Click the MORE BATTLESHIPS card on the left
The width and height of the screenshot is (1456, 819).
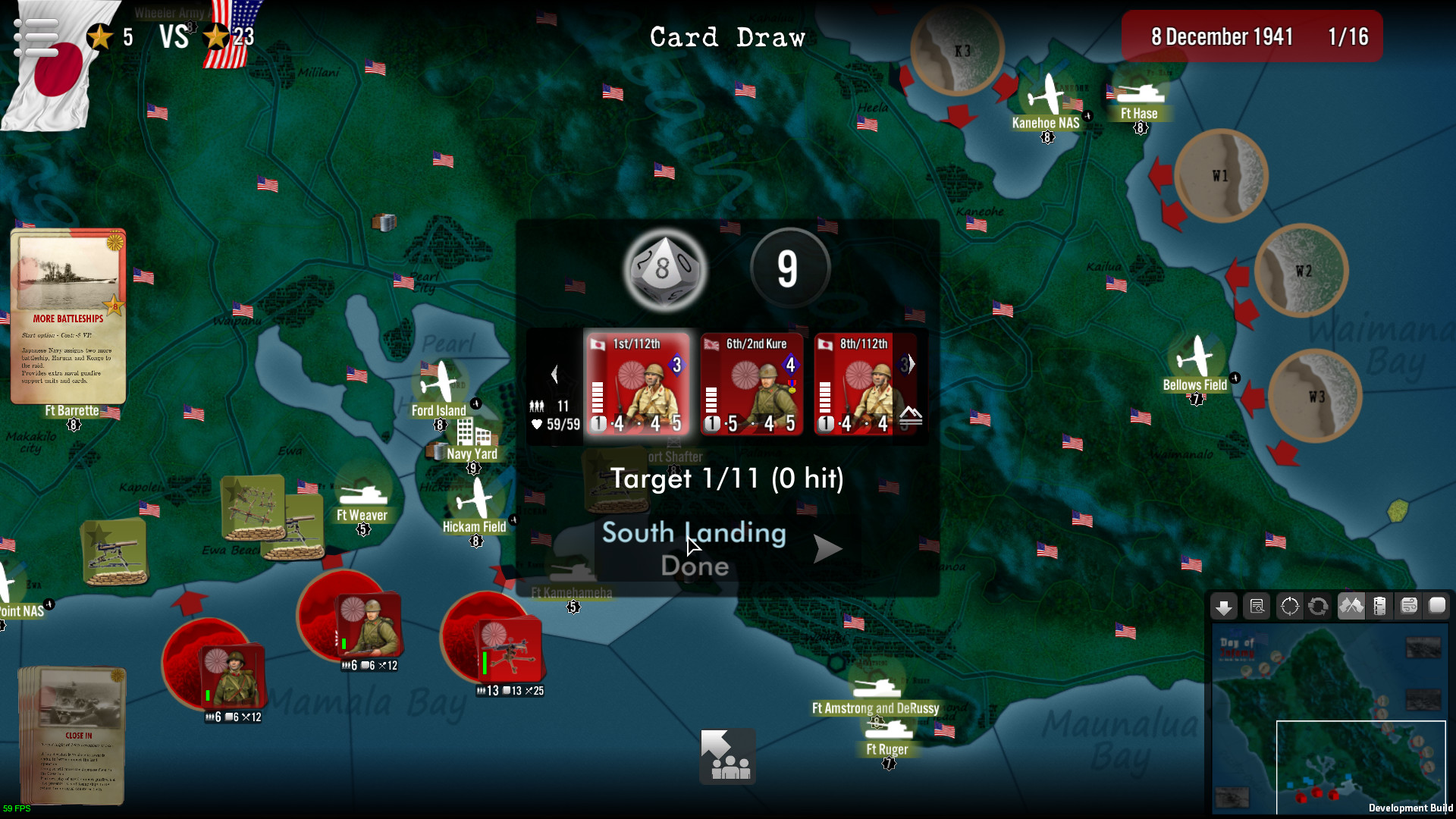click(68, 314)
